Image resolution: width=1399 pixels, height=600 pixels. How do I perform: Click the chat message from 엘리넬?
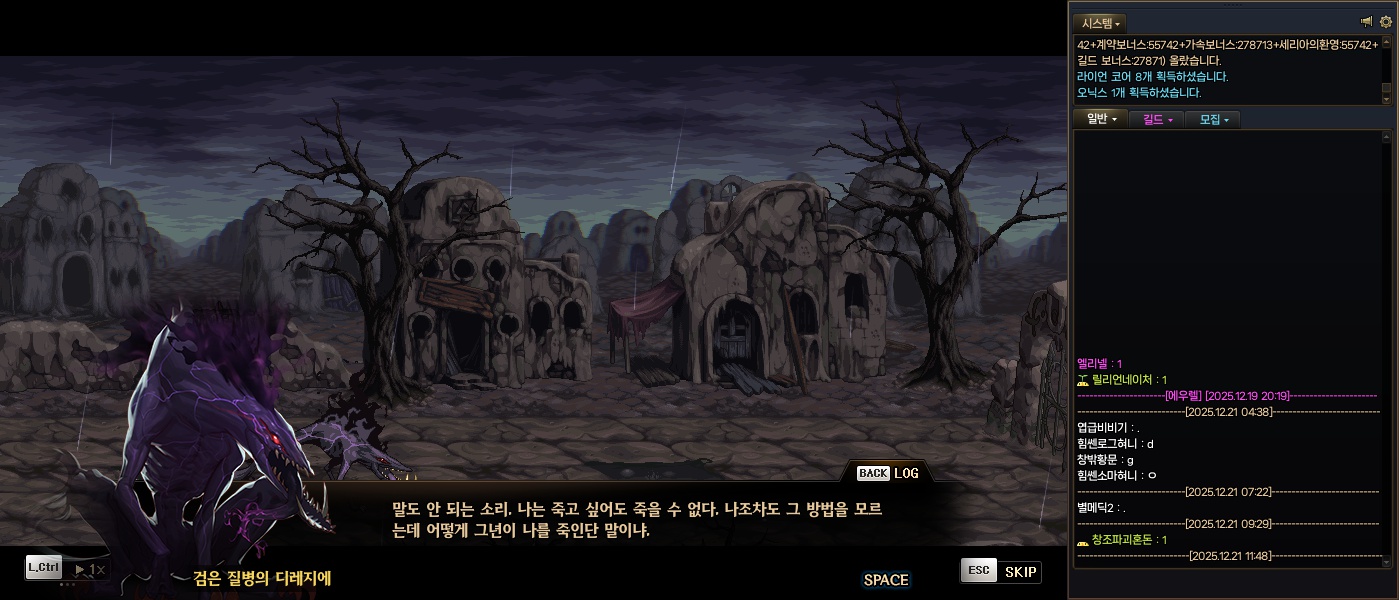1100,363
